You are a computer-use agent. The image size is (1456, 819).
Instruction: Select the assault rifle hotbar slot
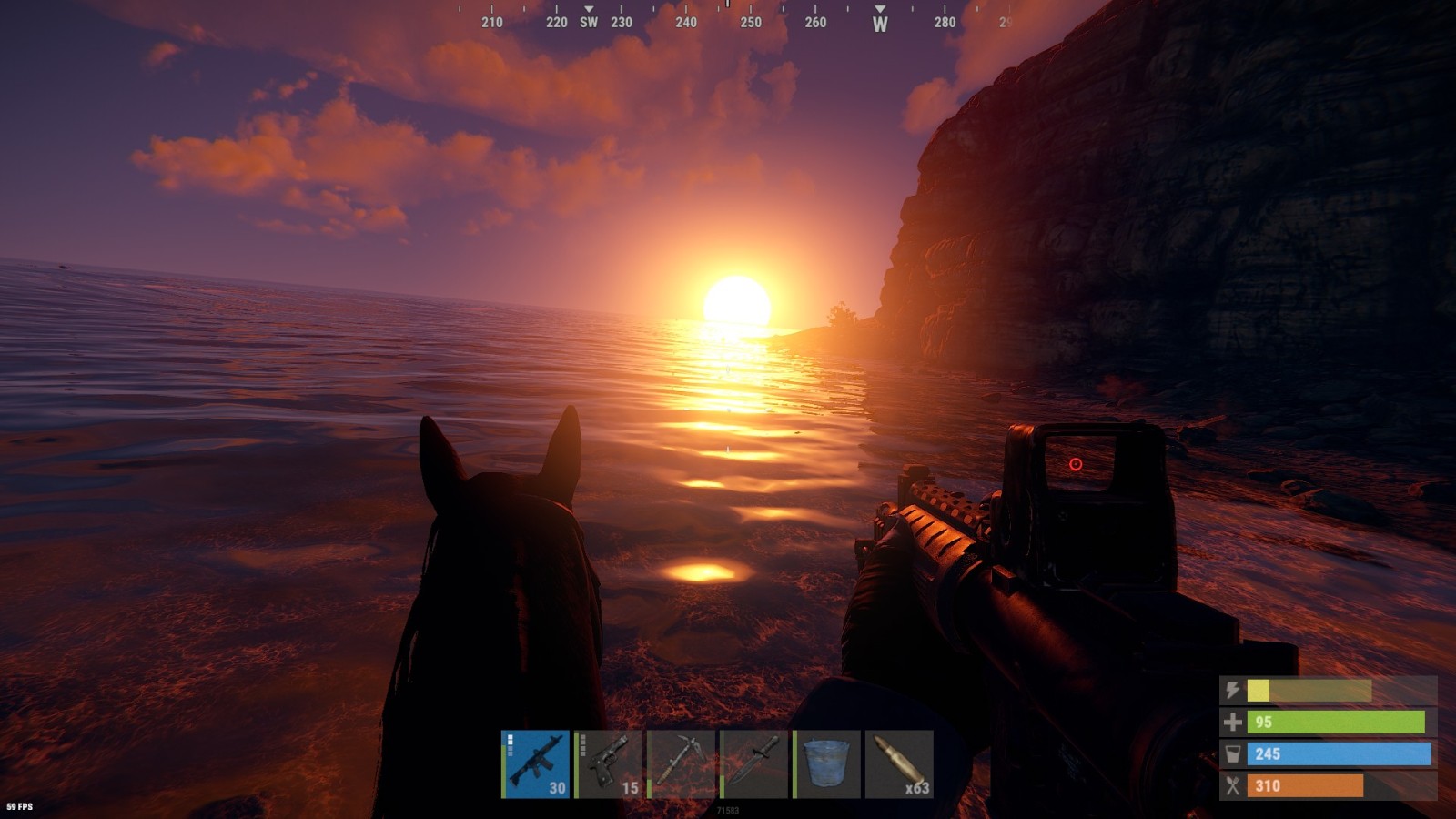(x=536, y=763)
